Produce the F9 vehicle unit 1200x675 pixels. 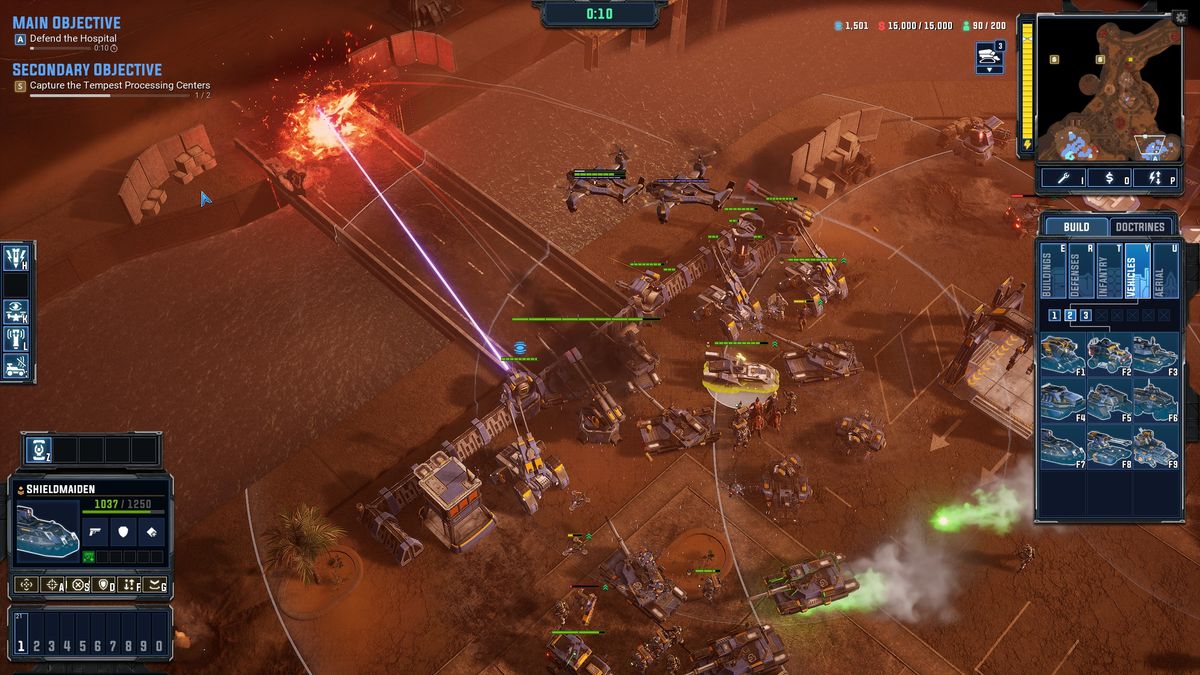[1155, 445]
